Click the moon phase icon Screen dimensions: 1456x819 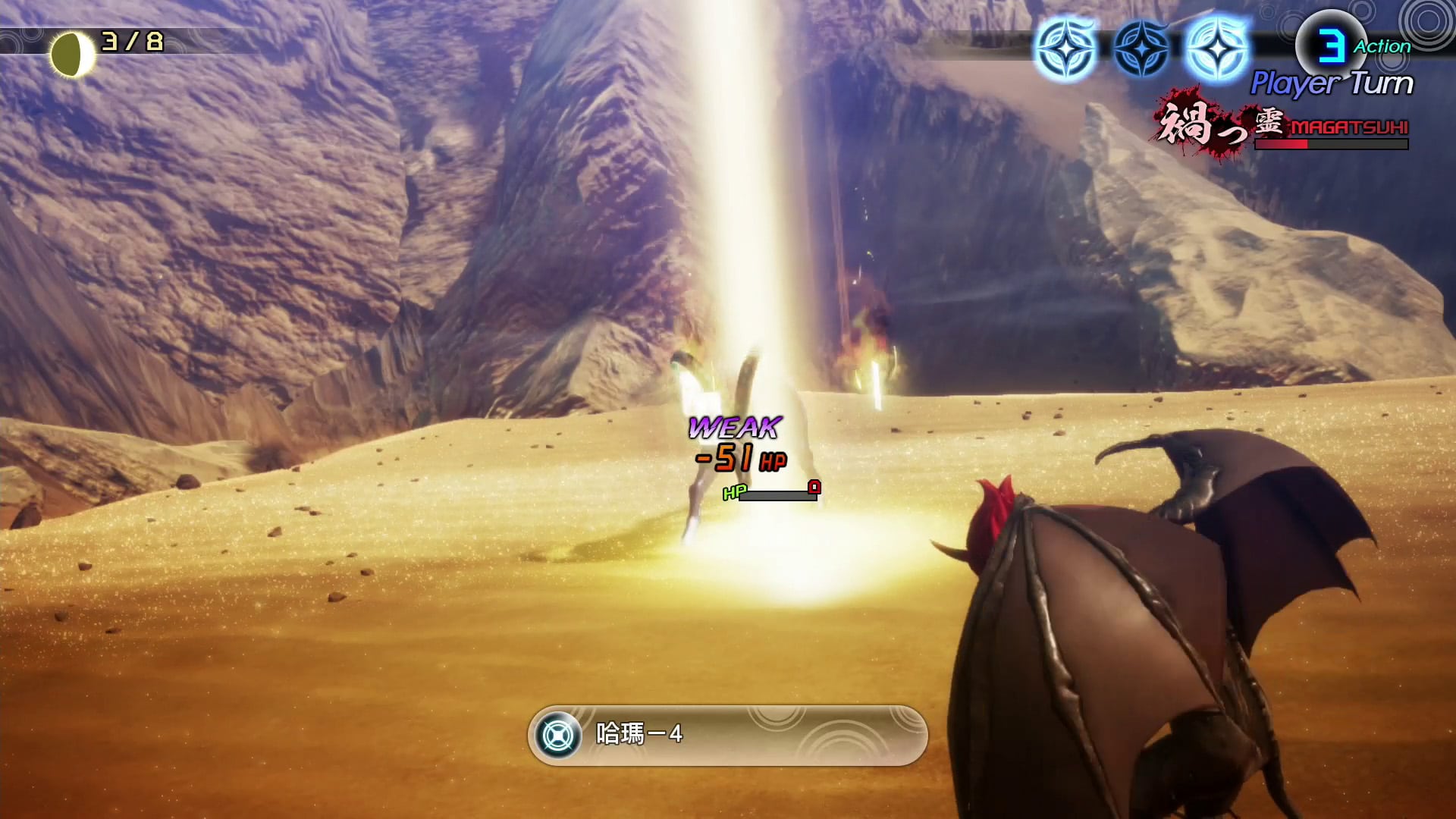click(72, 55)
